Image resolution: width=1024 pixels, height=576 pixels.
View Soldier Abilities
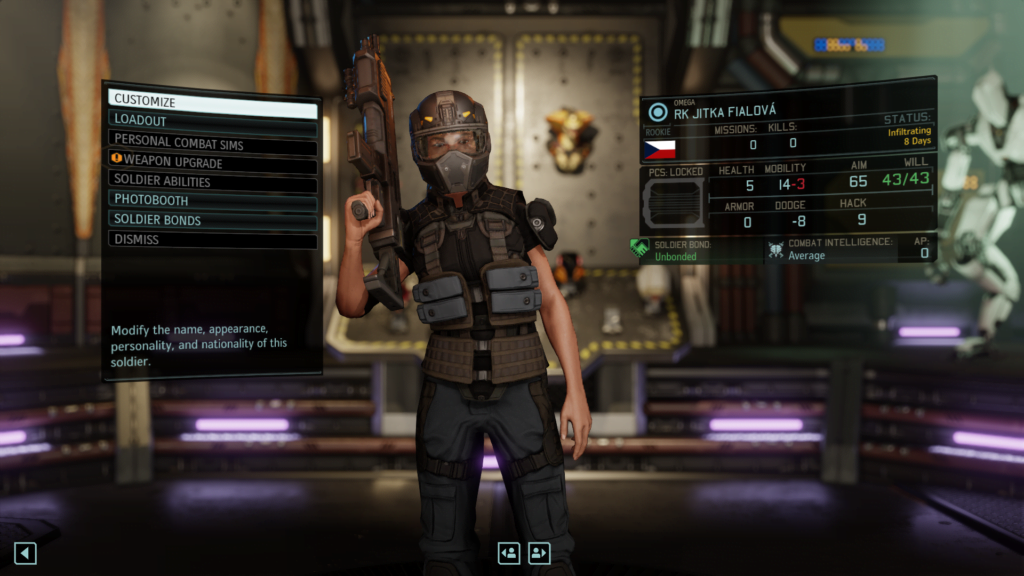pyautogui.click(x=212, y=182)
